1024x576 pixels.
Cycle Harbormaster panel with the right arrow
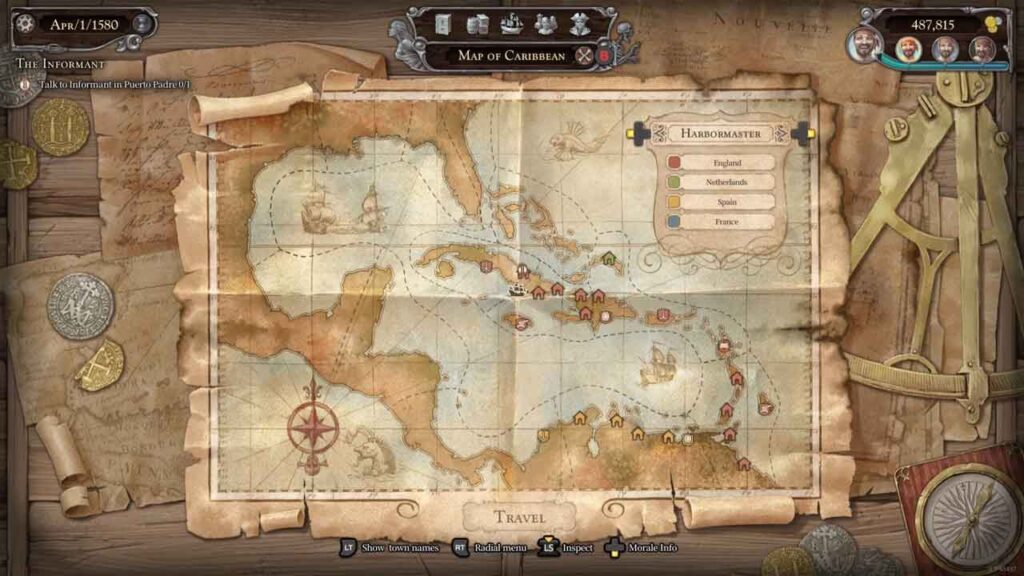(x=801, y=133)
